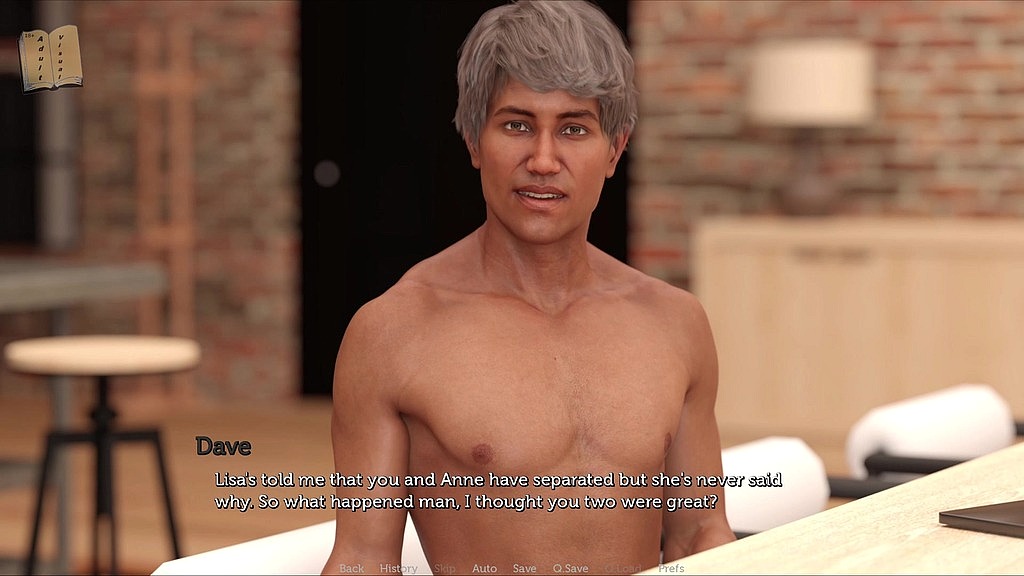Open the dialogue History log
This screenshot has width=1024, height=576.
pyautogui.click(x=398, y=568)
